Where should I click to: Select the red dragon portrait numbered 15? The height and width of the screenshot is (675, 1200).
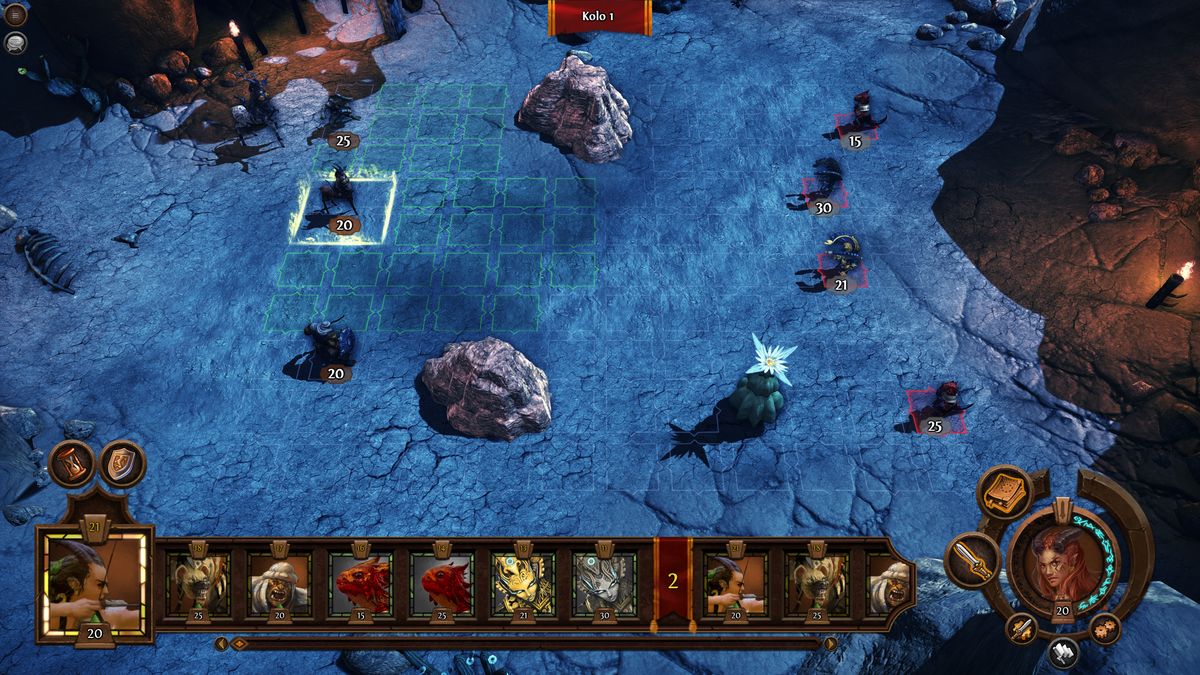(362, 582)
